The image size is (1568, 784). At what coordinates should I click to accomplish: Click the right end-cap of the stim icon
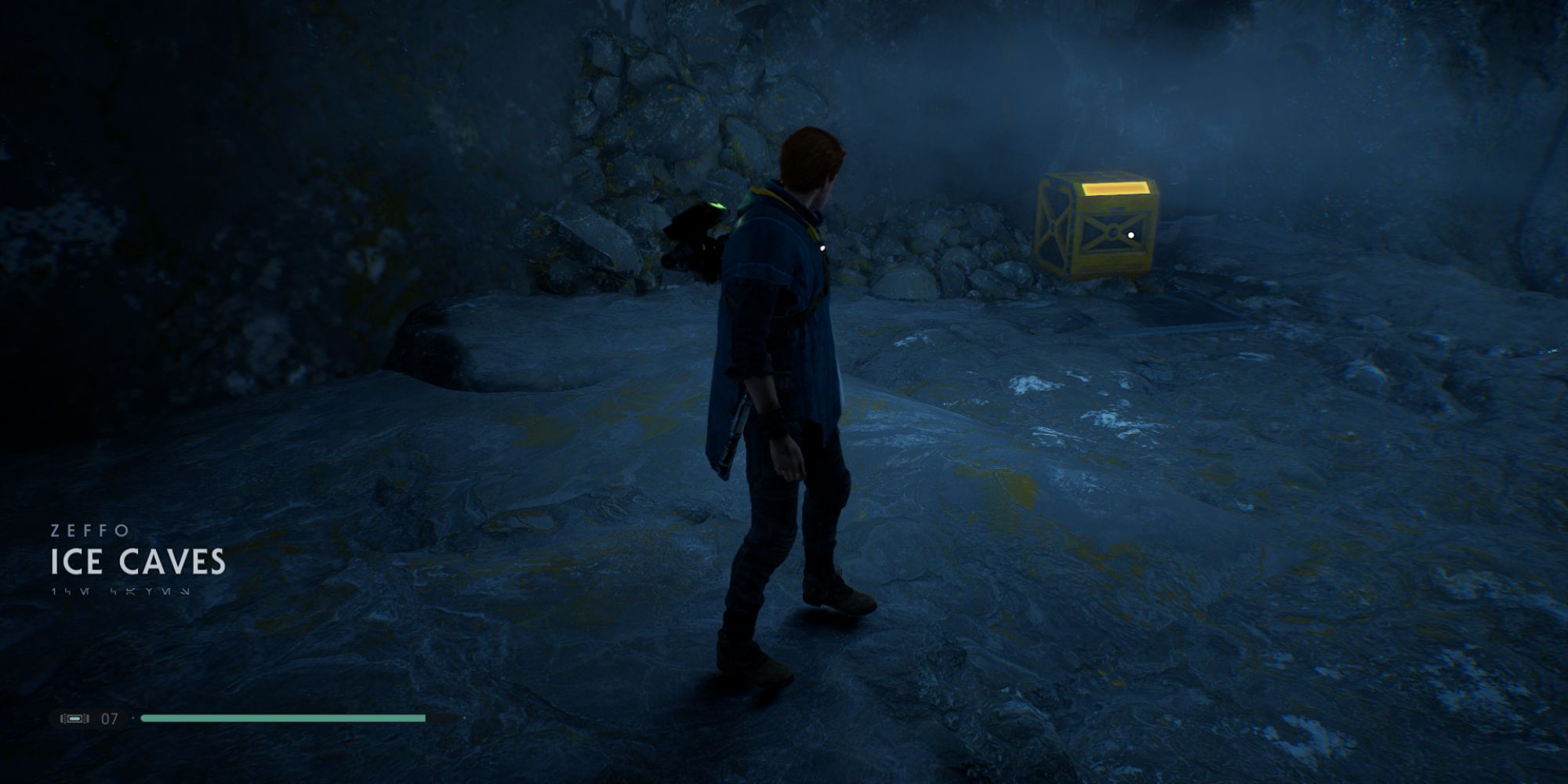pos(86,718)
